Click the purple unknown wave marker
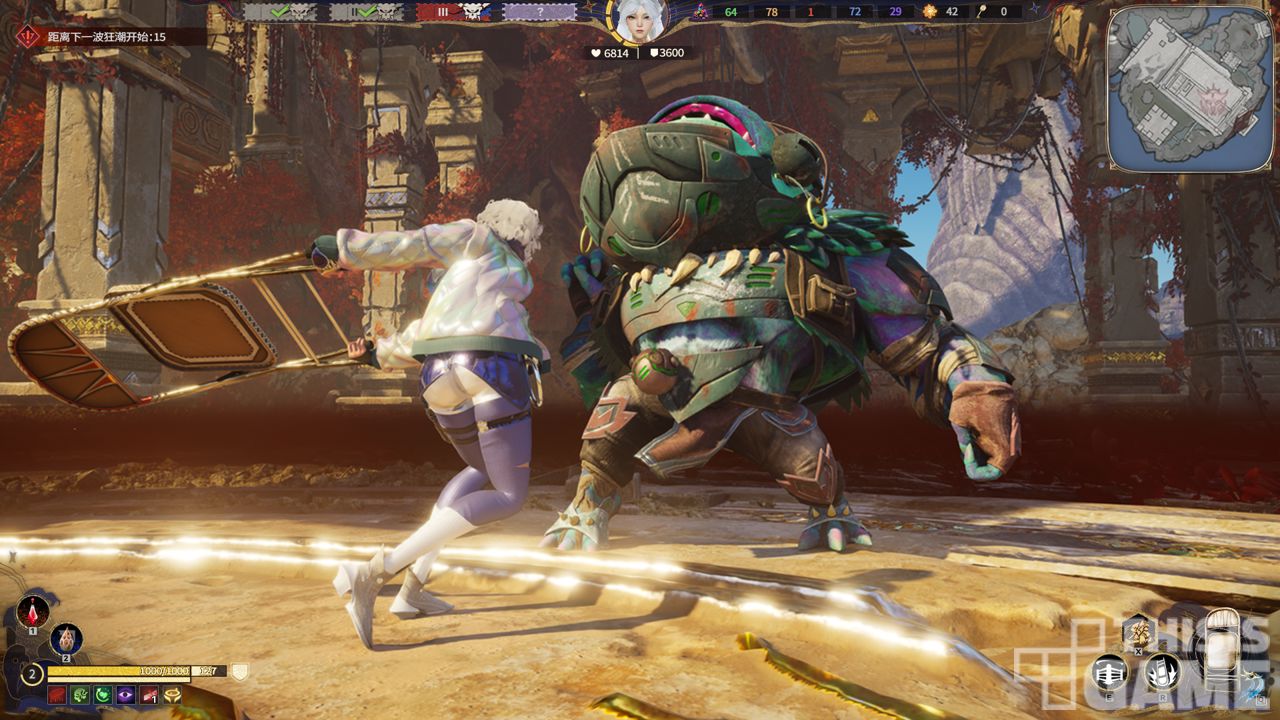The height and width of the screenshot is (720, 1280). click(x=539, y=12)
